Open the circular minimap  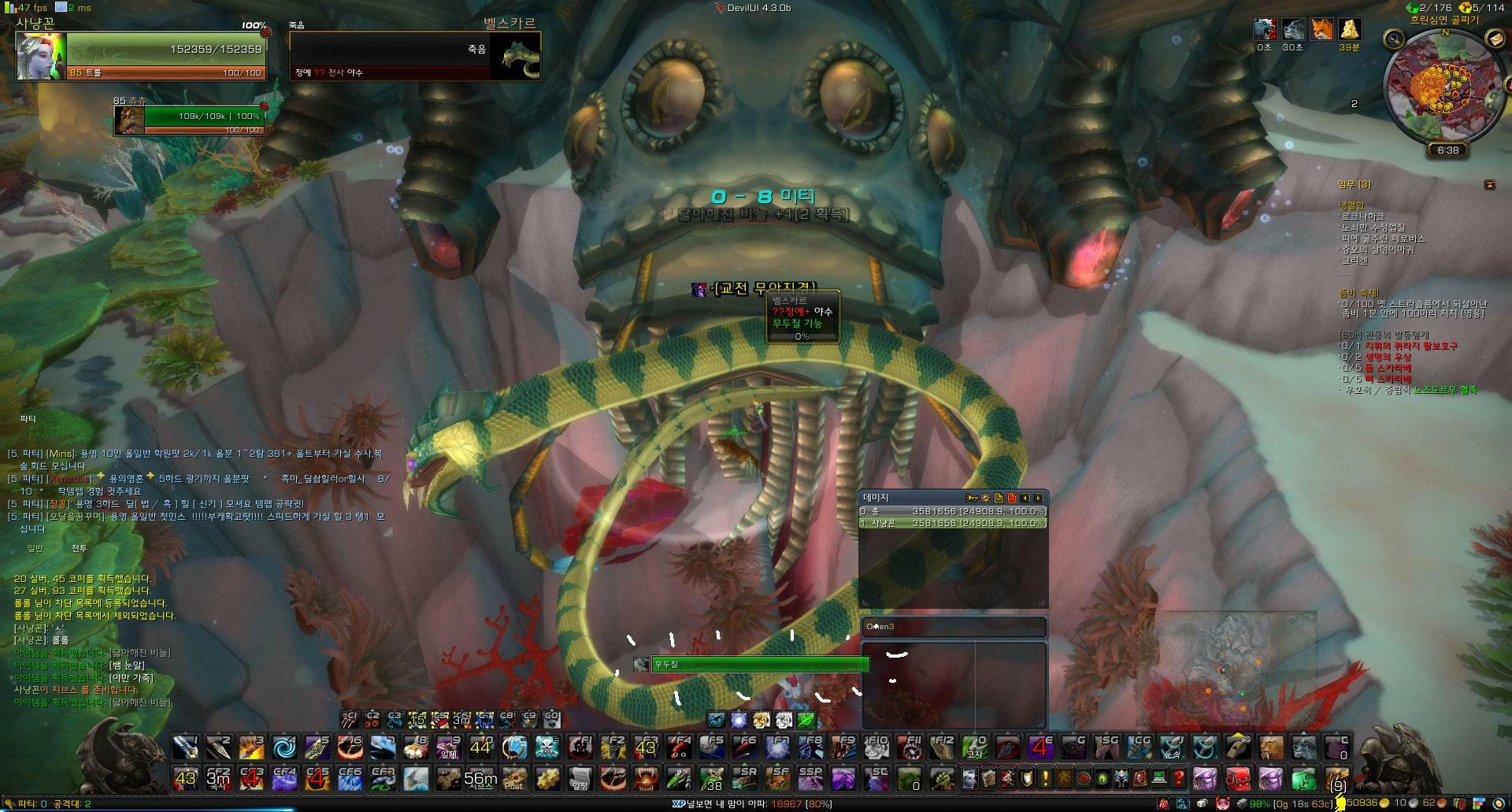(x=1444, y=89)
